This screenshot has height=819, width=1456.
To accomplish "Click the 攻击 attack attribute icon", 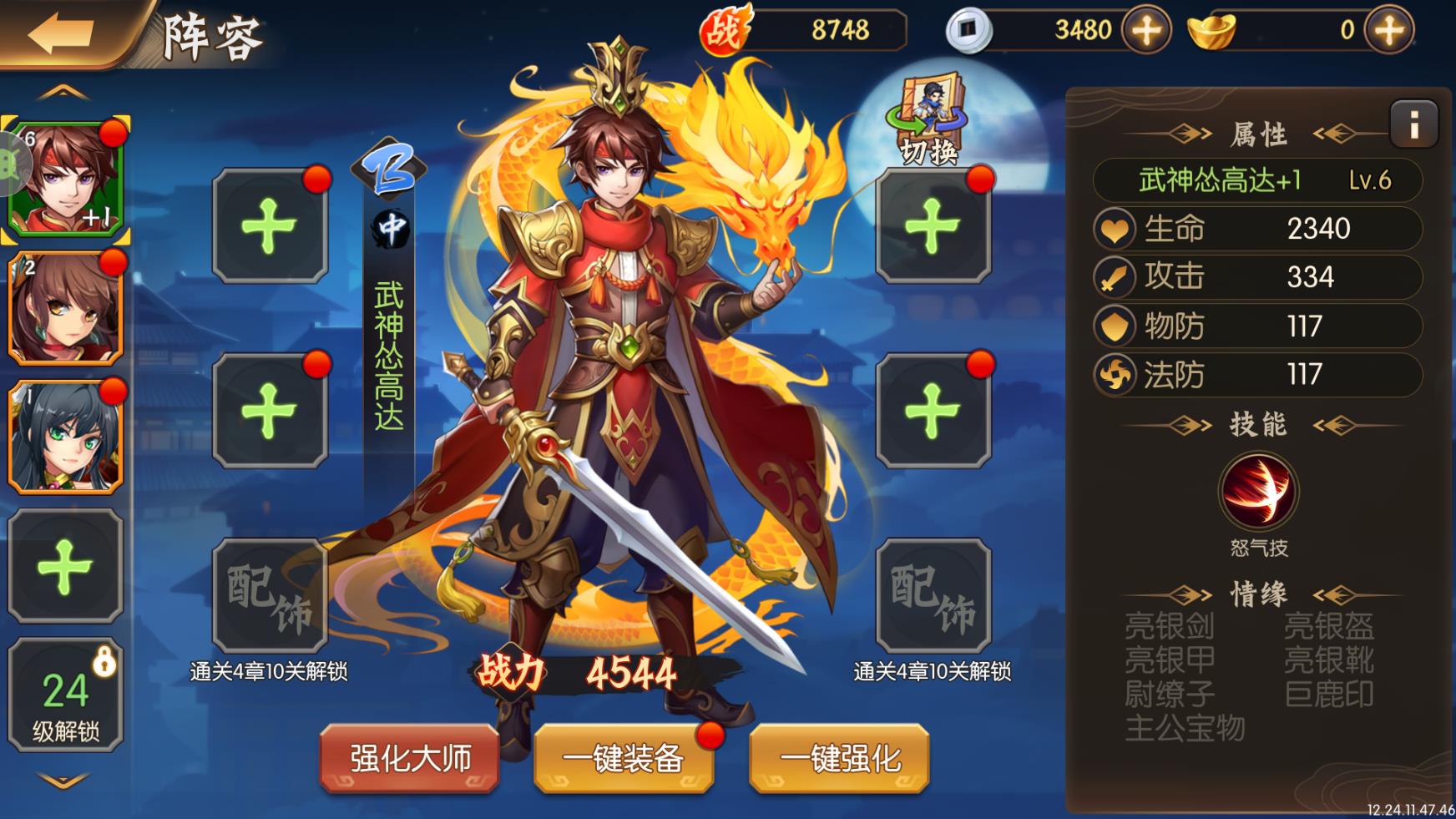I will pos(1115,277).
